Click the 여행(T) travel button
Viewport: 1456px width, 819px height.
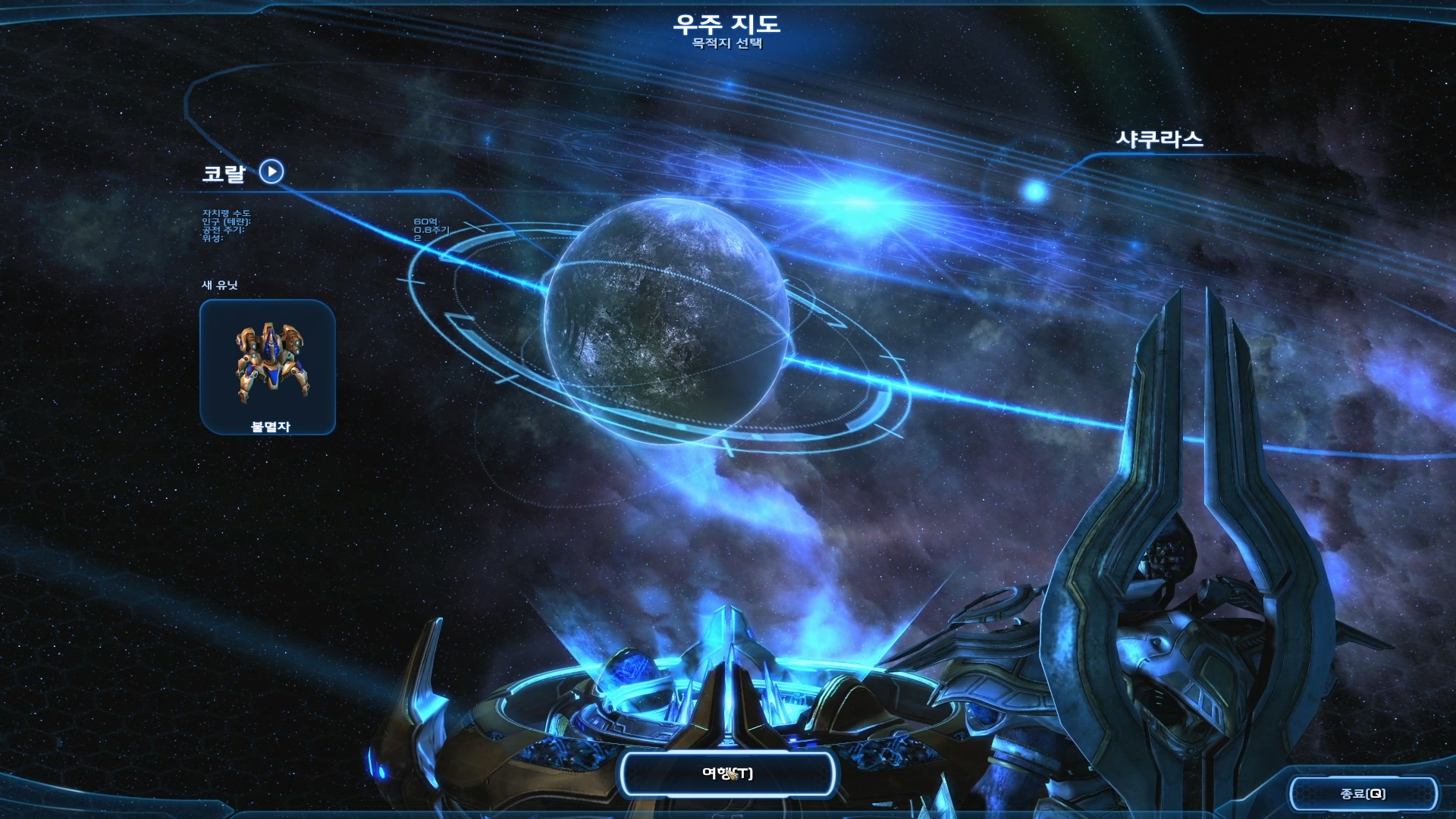(727, 773)
